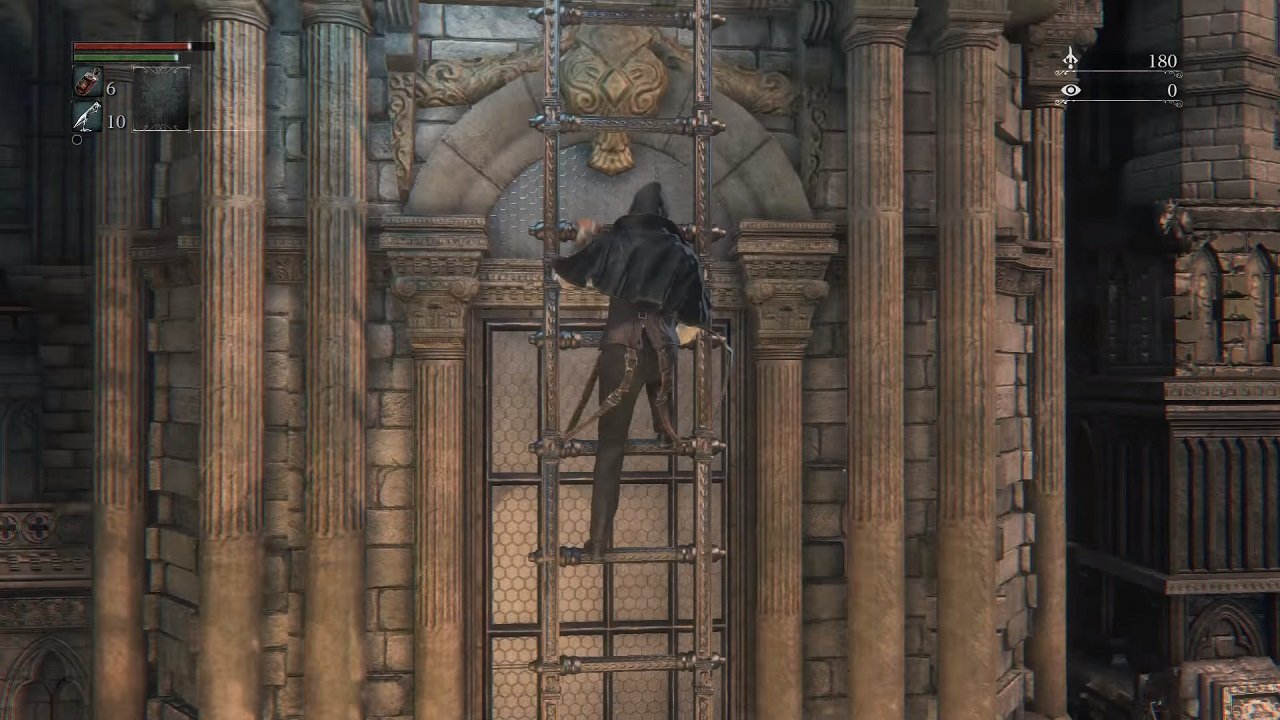Screen dimensions: 1280x720
Task: Click the eye icon next to the 0 counter
Action: 1071,91
